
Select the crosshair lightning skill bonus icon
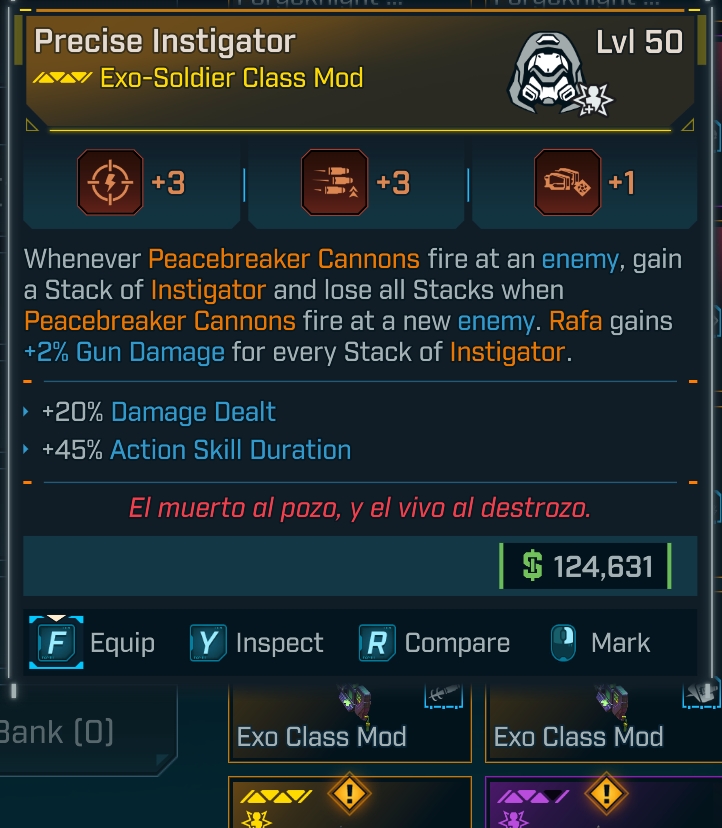[110, 183]
